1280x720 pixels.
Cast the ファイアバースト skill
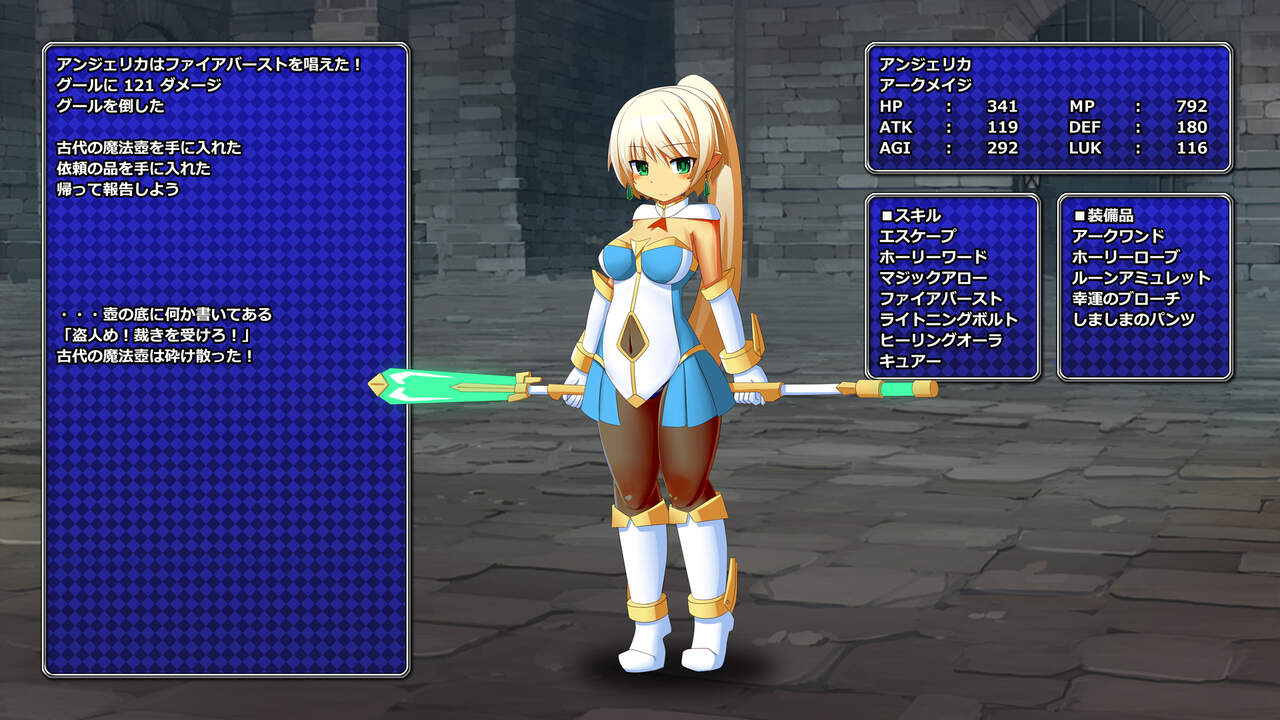point(941,299)
